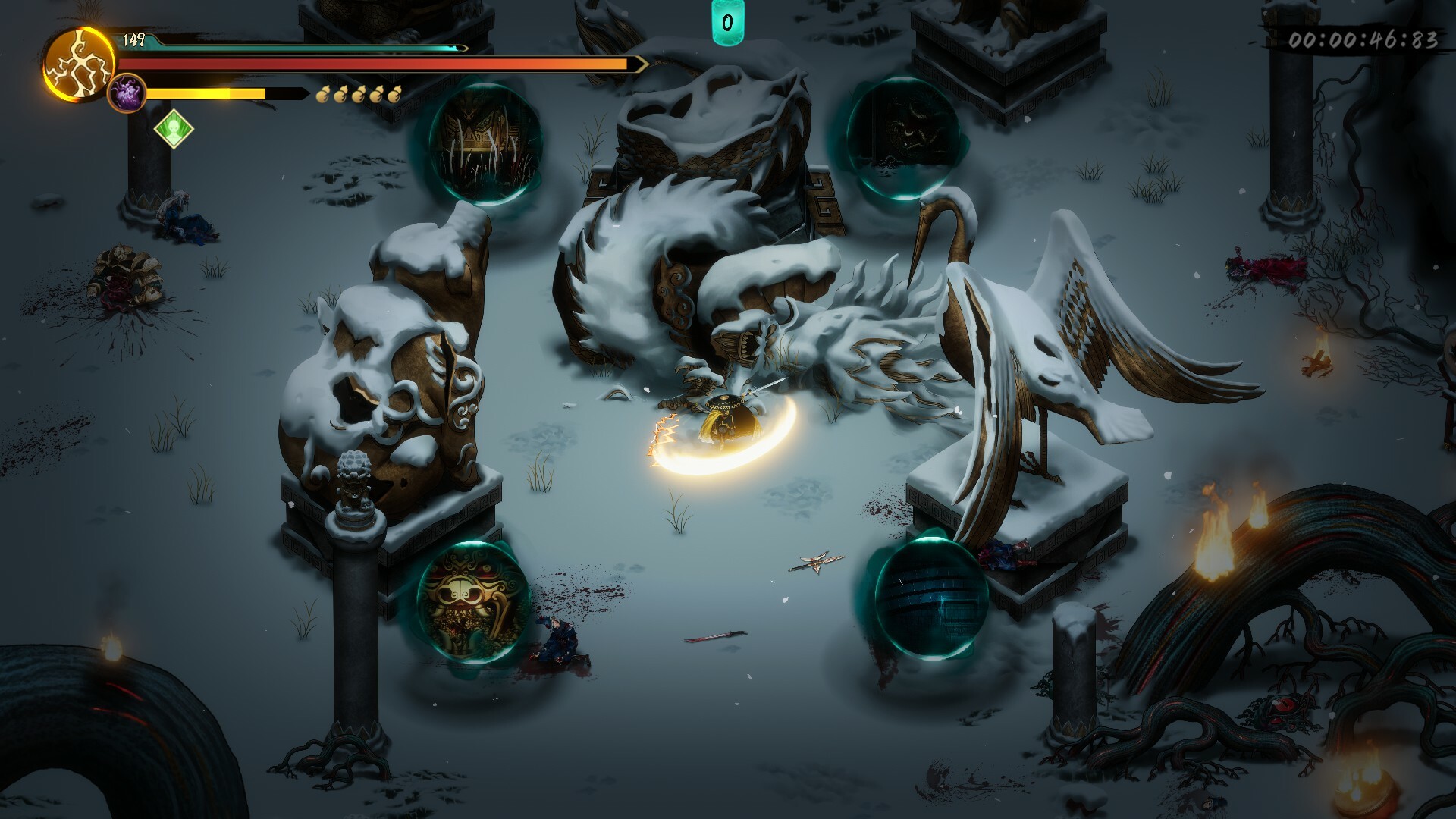Open the top-right dark portal sphere
This screenshot has width=1456, height=819.
coord(904,136)
